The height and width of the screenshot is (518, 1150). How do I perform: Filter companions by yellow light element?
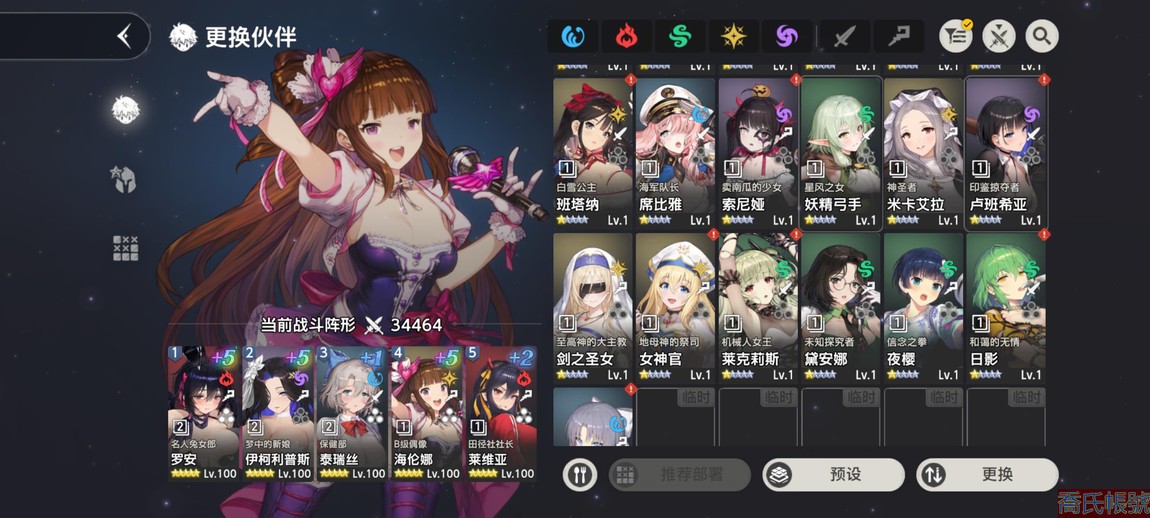[735, 37]
